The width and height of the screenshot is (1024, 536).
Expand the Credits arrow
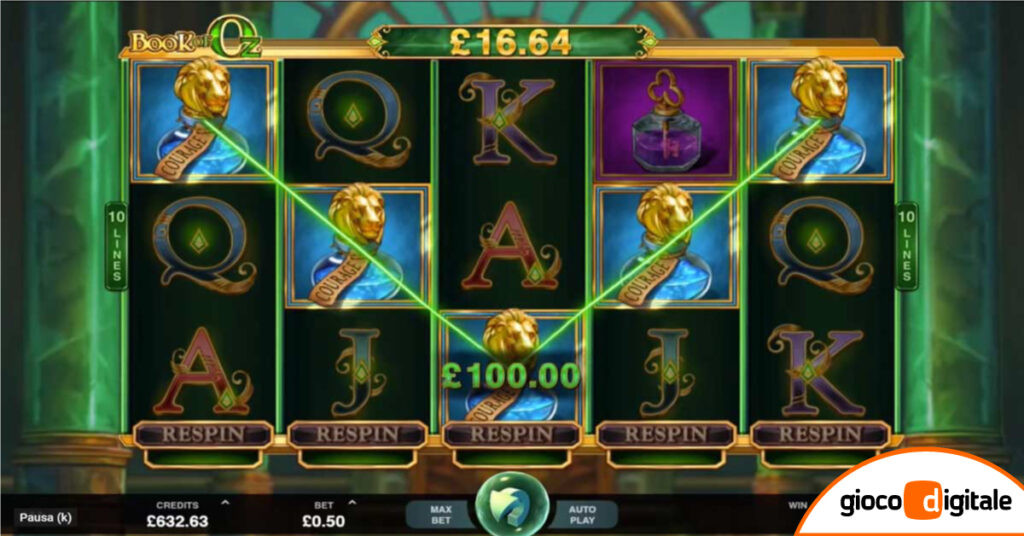(224, 503)
